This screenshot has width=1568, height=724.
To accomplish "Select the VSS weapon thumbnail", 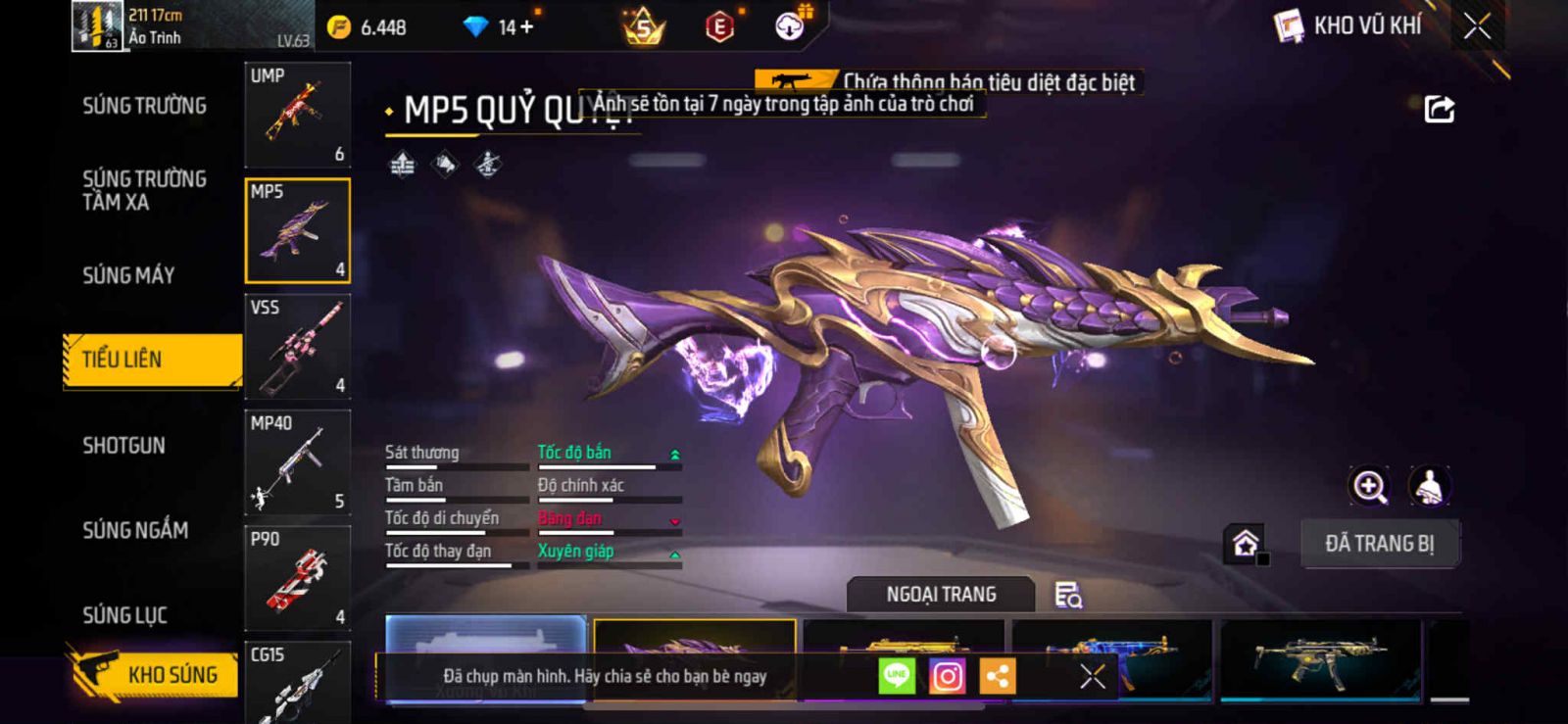I will click(x=297, y=346).
